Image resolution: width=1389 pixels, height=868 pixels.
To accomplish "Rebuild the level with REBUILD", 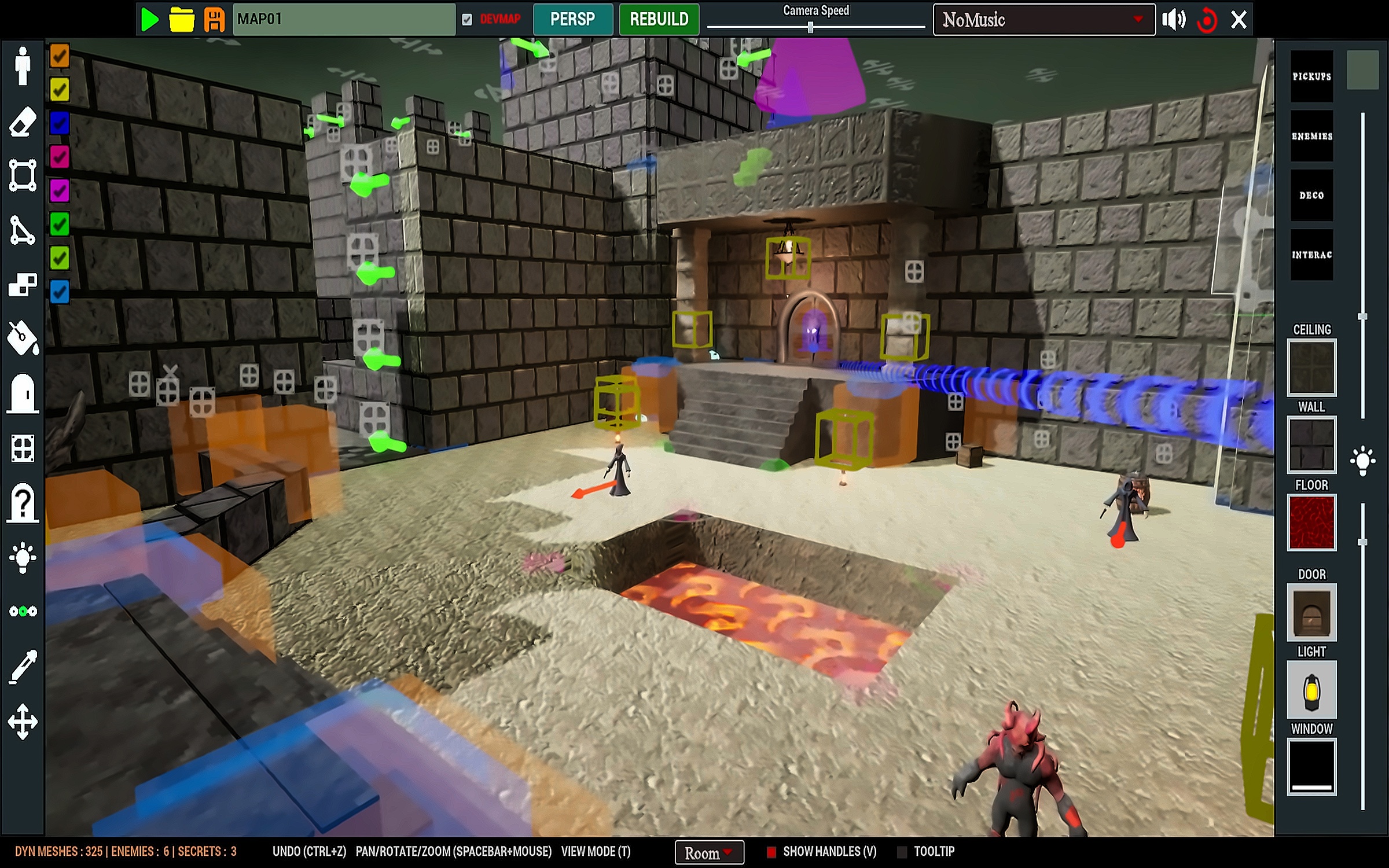I will tap(659, 20).
